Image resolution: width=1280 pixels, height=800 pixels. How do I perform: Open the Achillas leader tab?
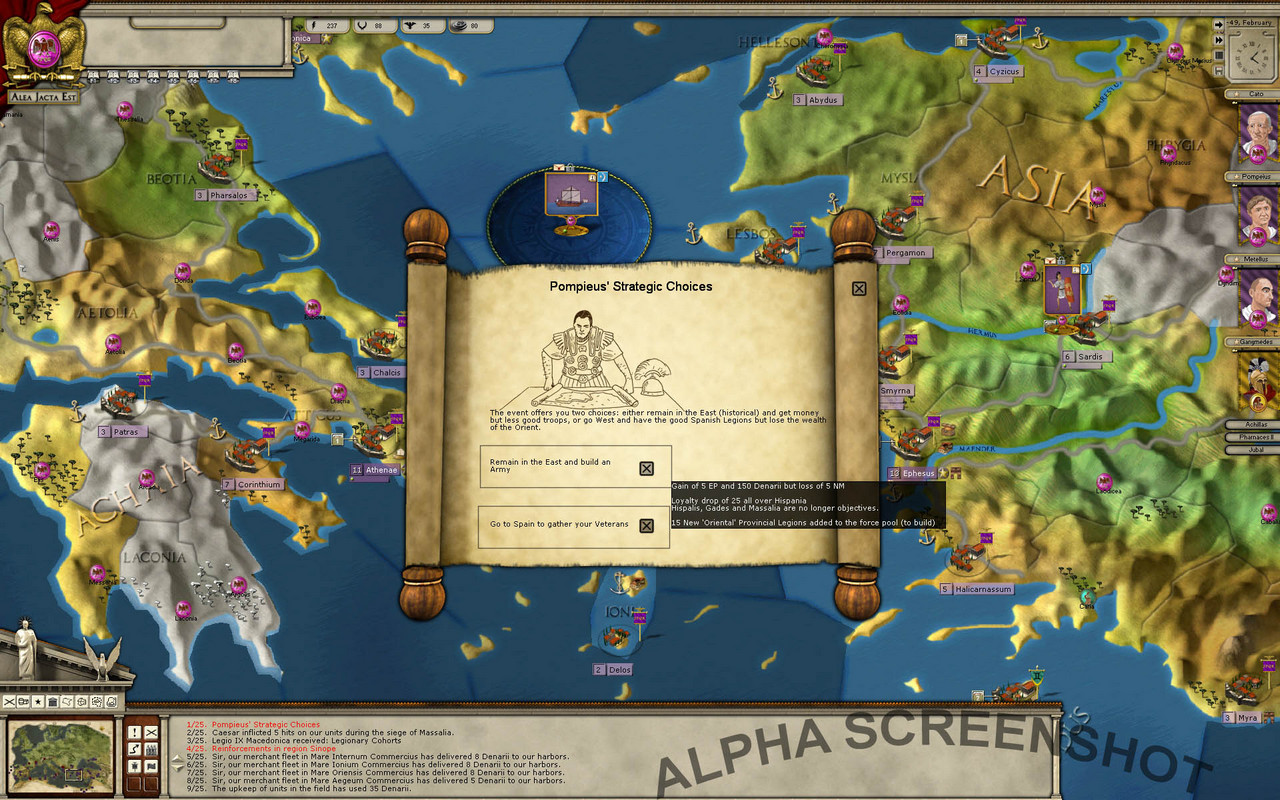click(1251, 425)
